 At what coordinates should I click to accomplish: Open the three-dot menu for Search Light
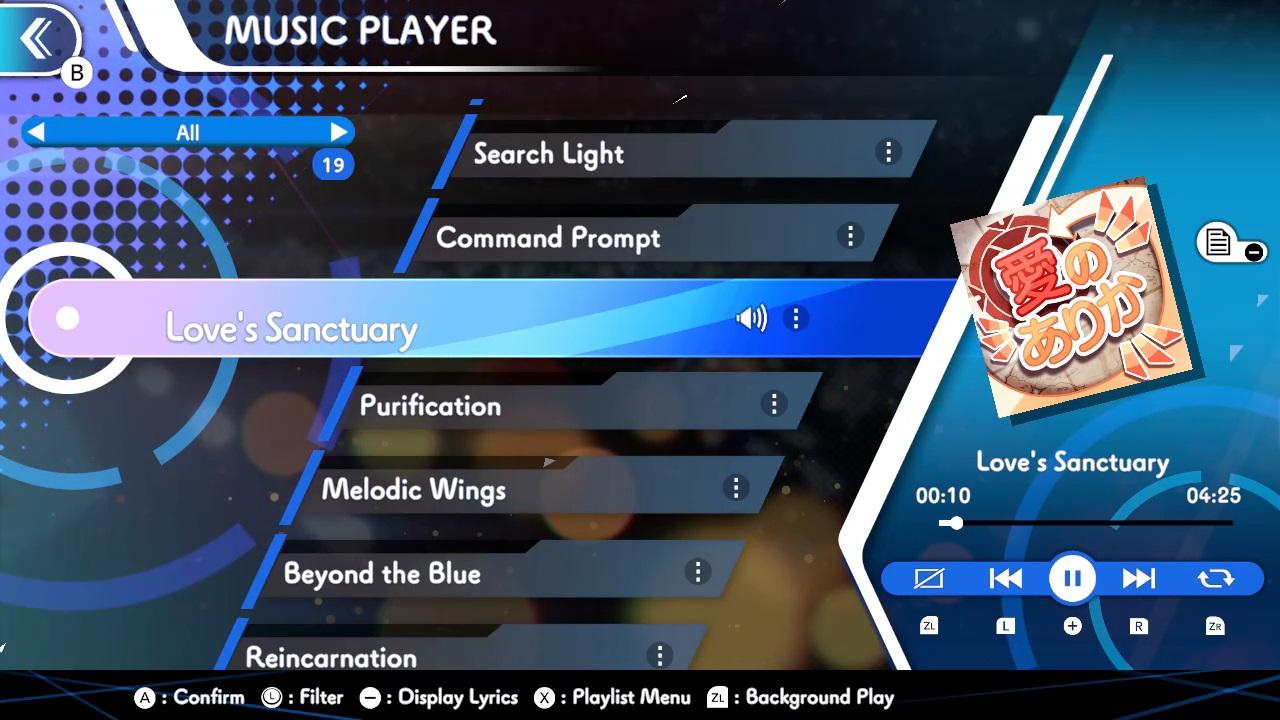888,152
